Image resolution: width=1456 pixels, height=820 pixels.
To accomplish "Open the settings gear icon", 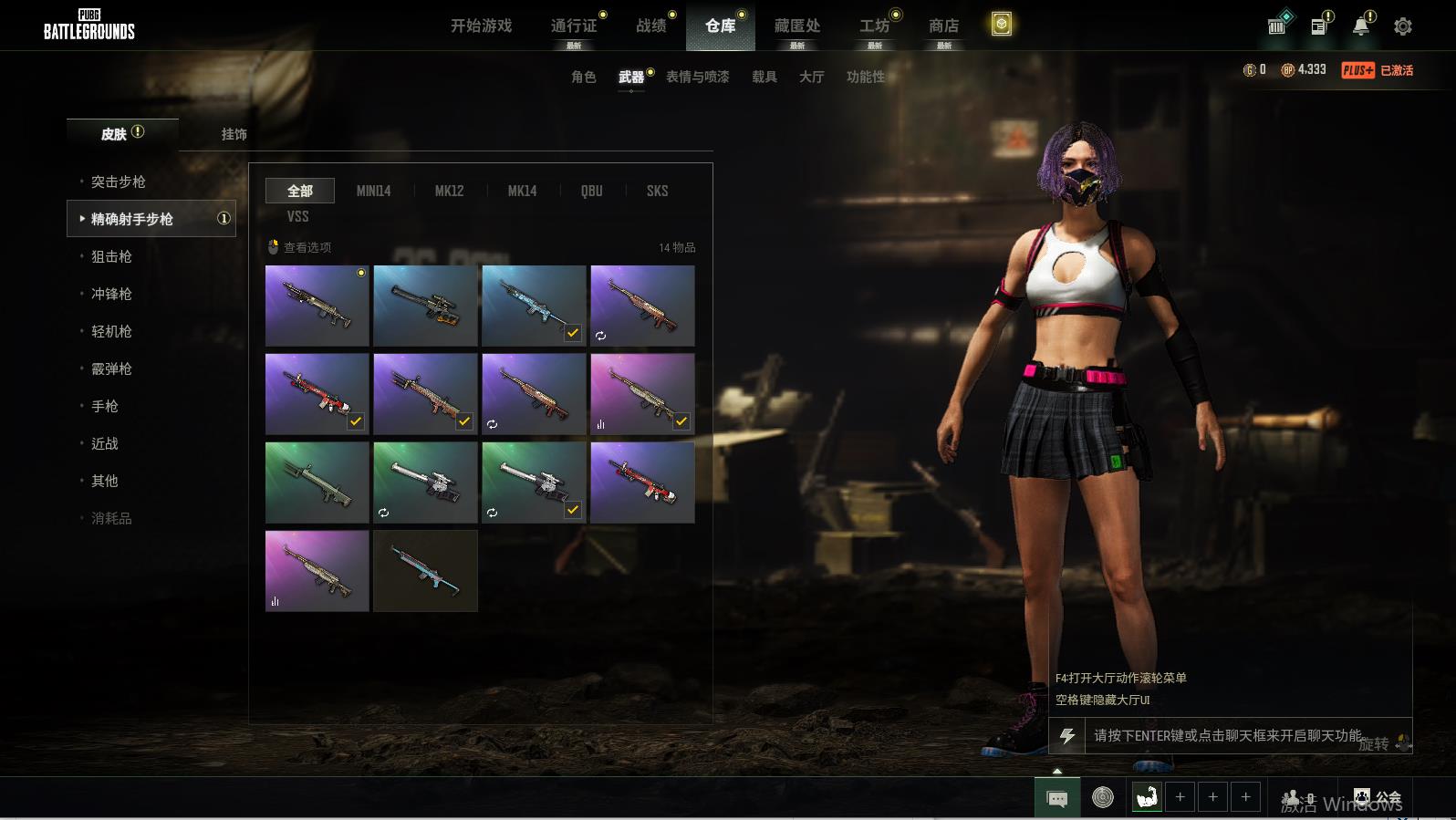I will [1403, 26].
